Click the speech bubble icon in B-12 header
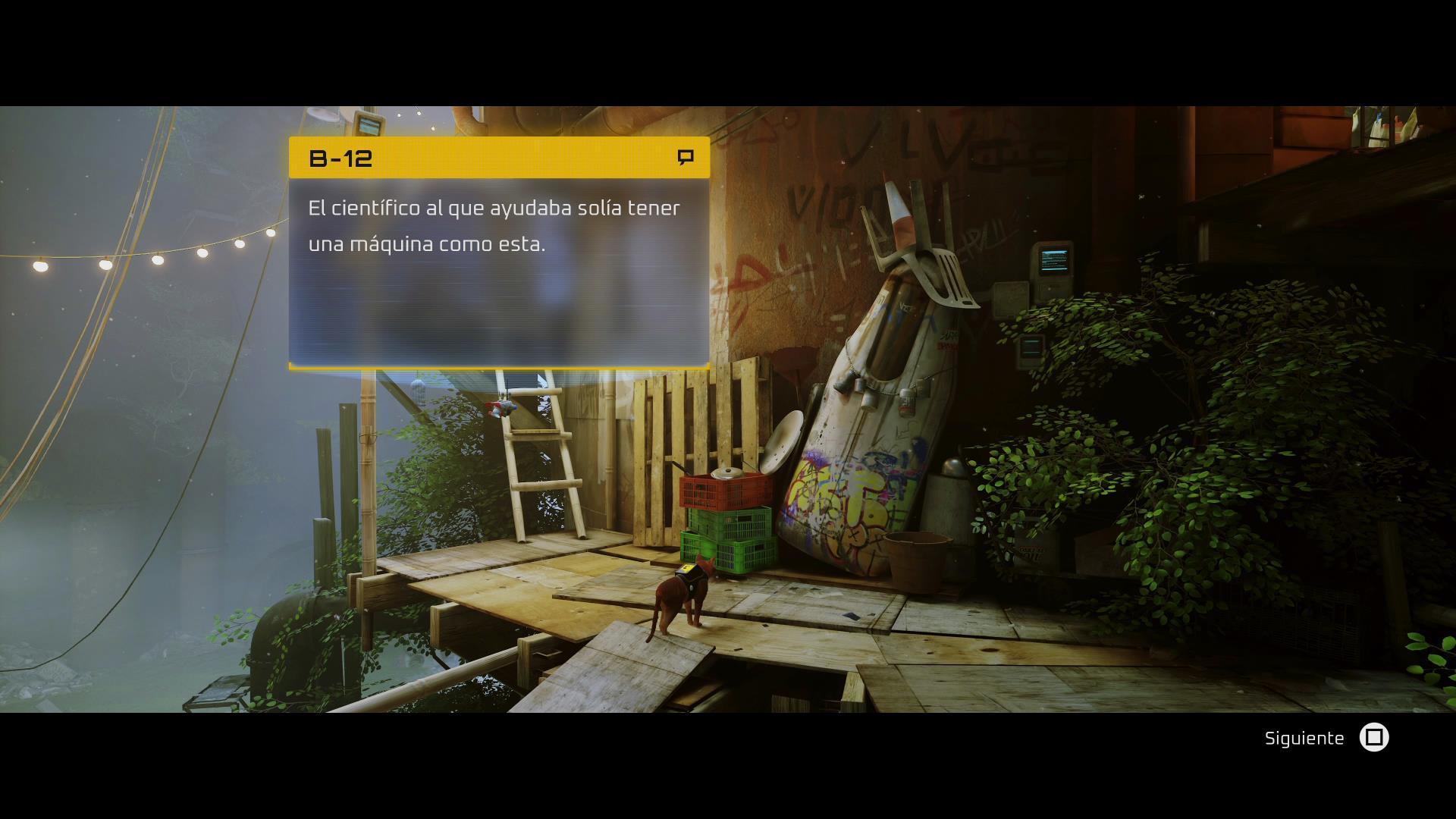1456x819 pixels. click(x=686, y=157)
